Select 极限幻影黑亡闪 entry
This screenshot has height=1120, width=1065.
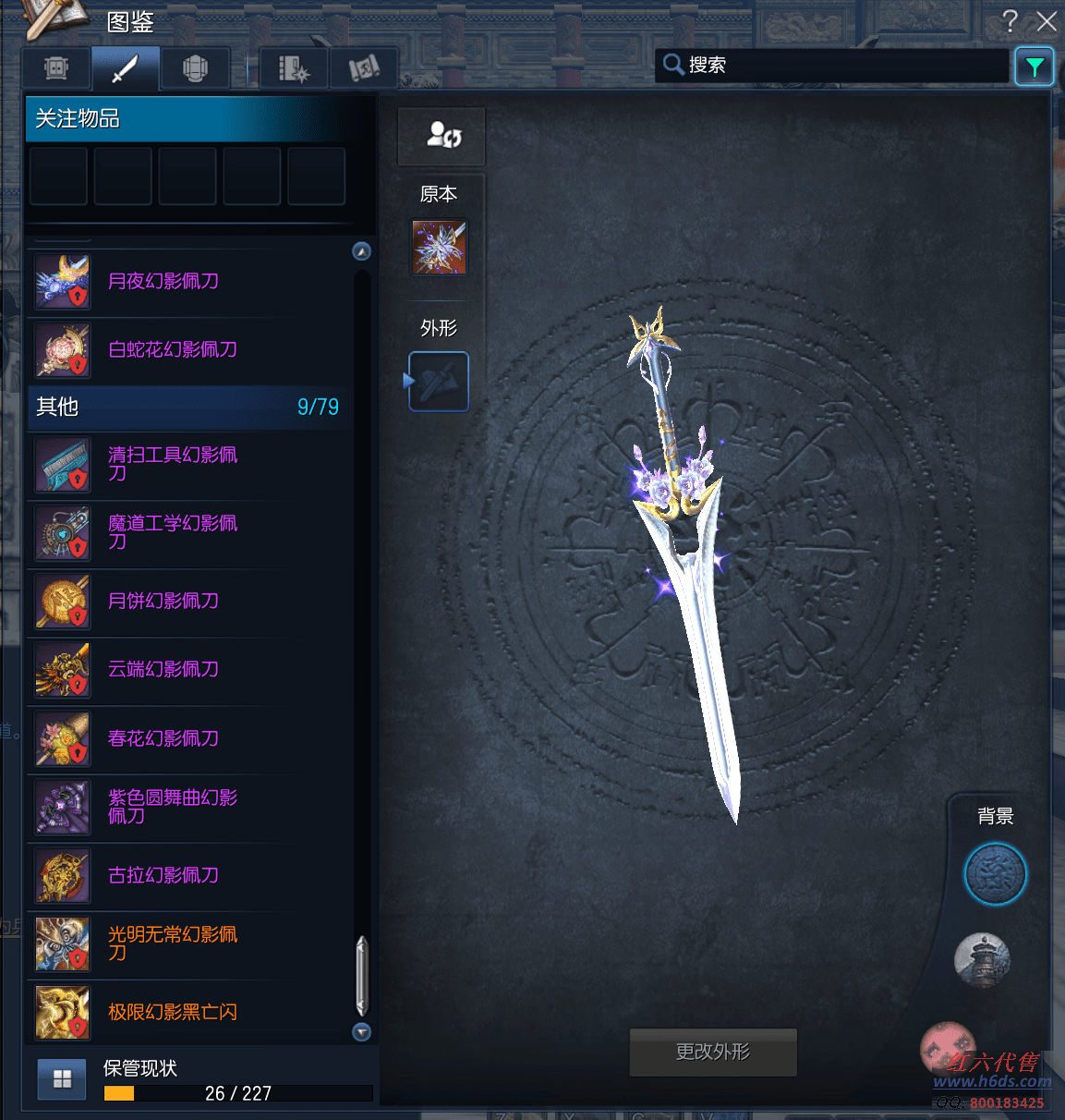[x=172, y=1013]
